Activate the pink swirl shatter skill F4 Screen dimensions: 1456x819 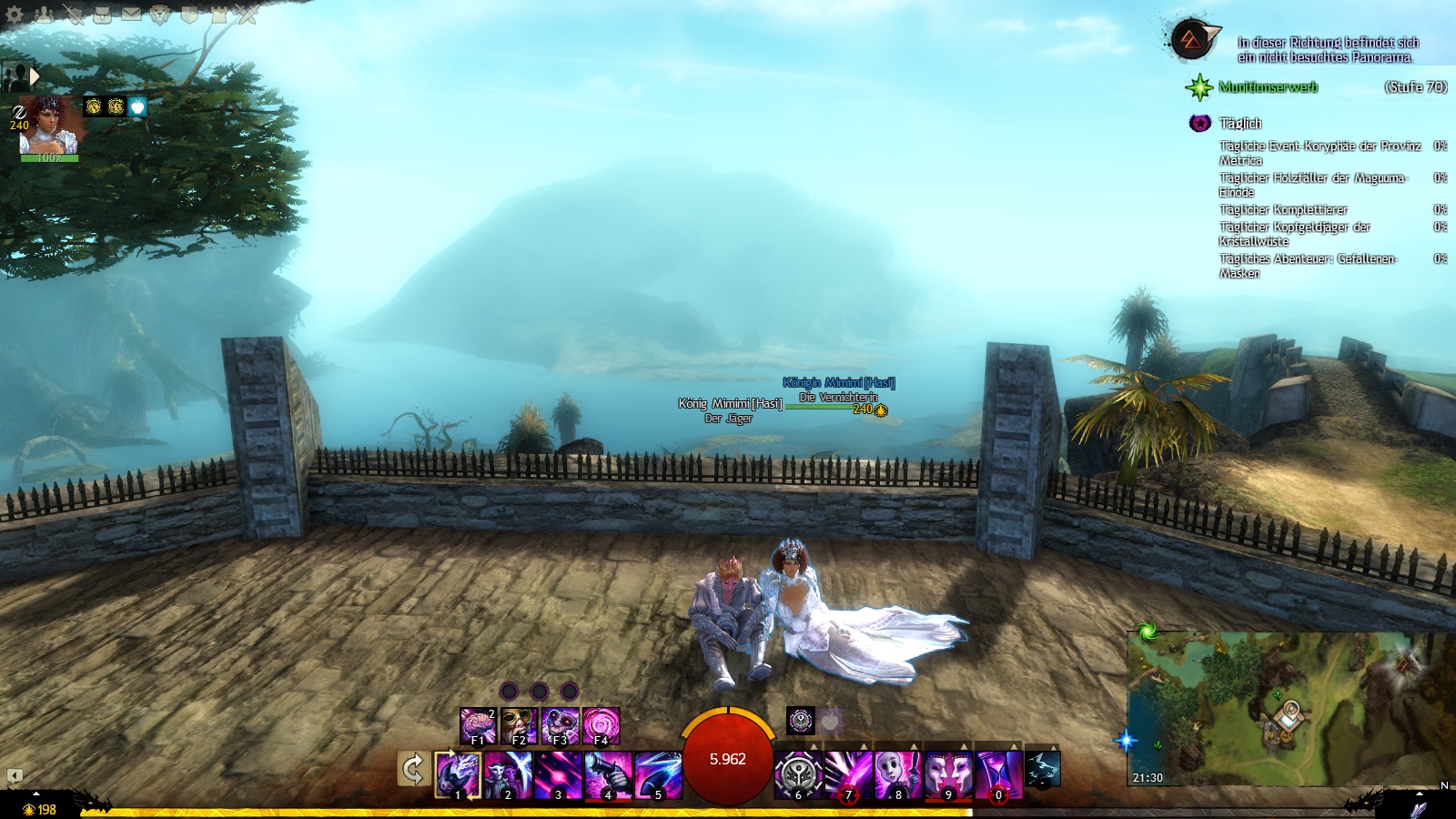601,726
